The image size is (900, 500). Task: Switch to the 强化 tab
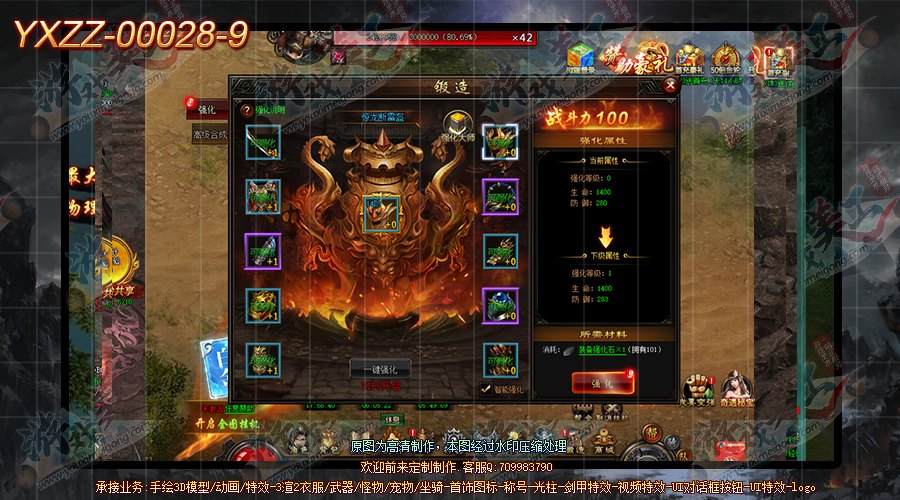click(208, 109)
